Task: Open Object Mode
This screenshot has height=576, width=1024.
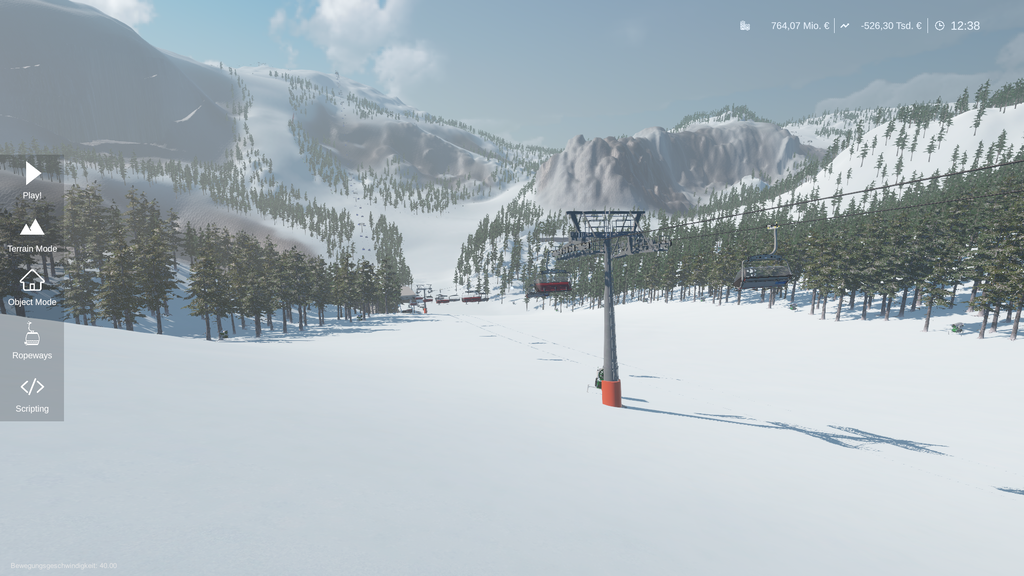Action: 32,287
